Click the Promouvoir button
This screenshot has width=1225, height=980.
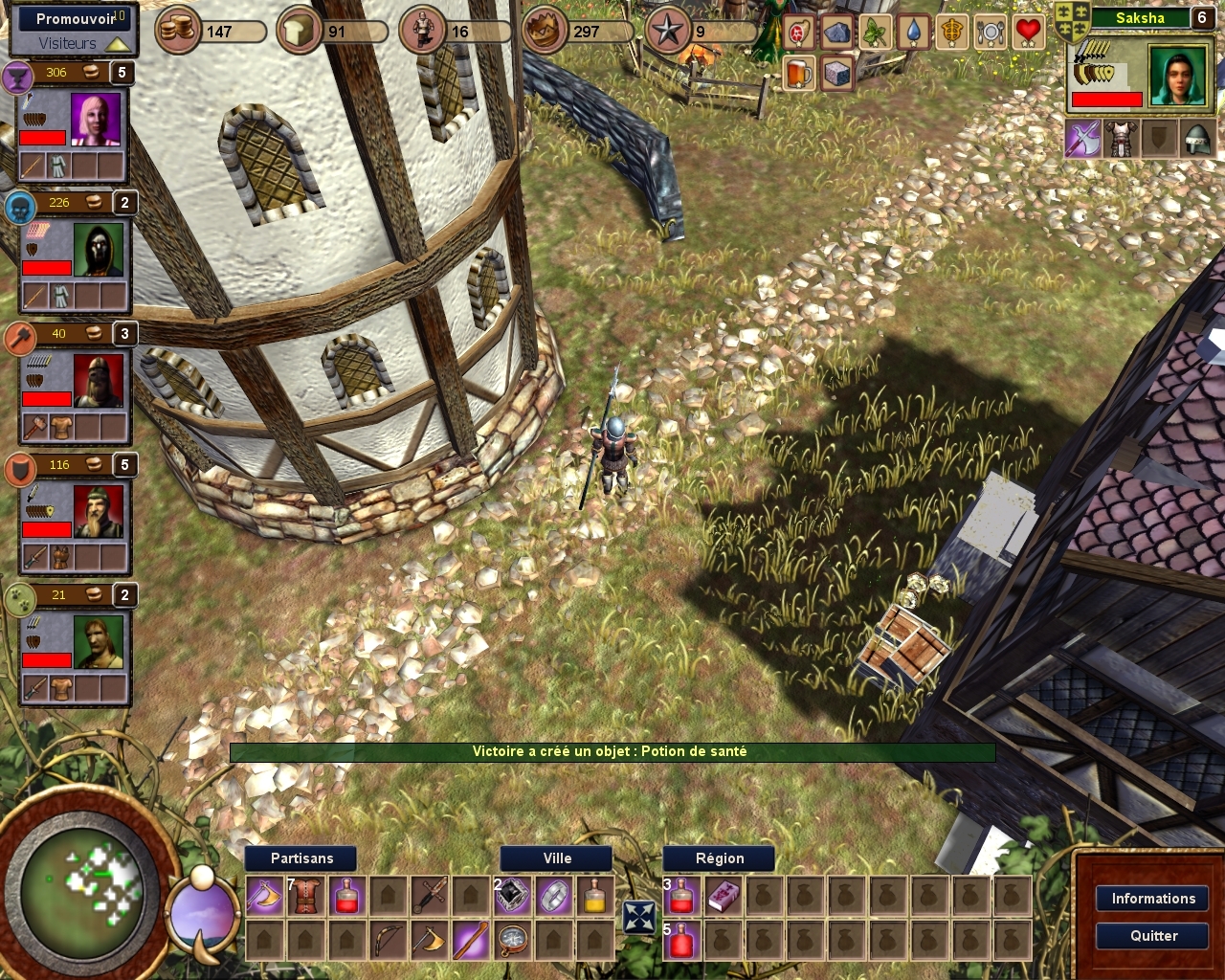[74, 18]
